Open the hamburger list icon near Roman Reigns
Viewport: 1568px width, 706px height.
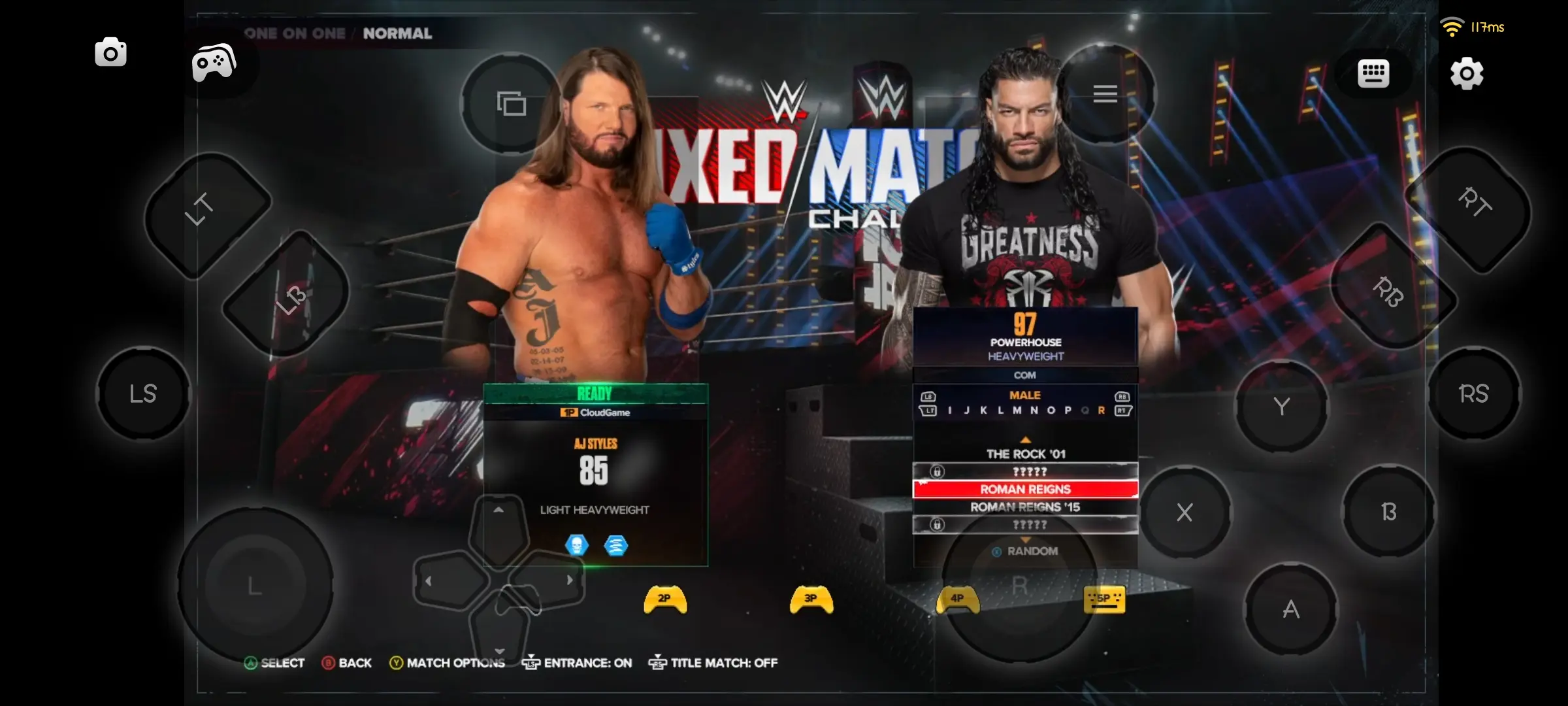click(x=1105, y=93)
